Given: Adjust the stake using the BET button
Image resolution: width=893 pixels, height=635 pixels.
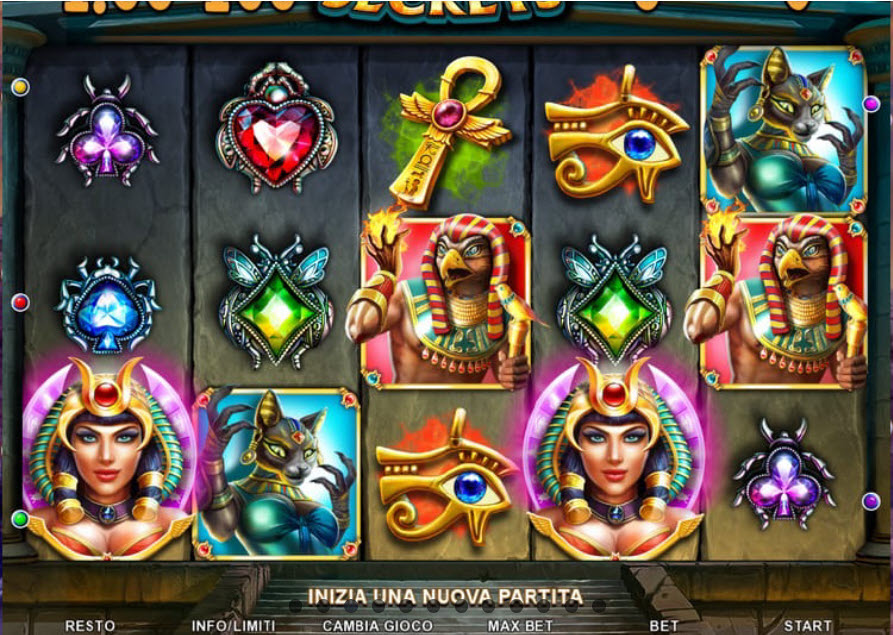Looking at the screenshot, I should tap(664, 626).
